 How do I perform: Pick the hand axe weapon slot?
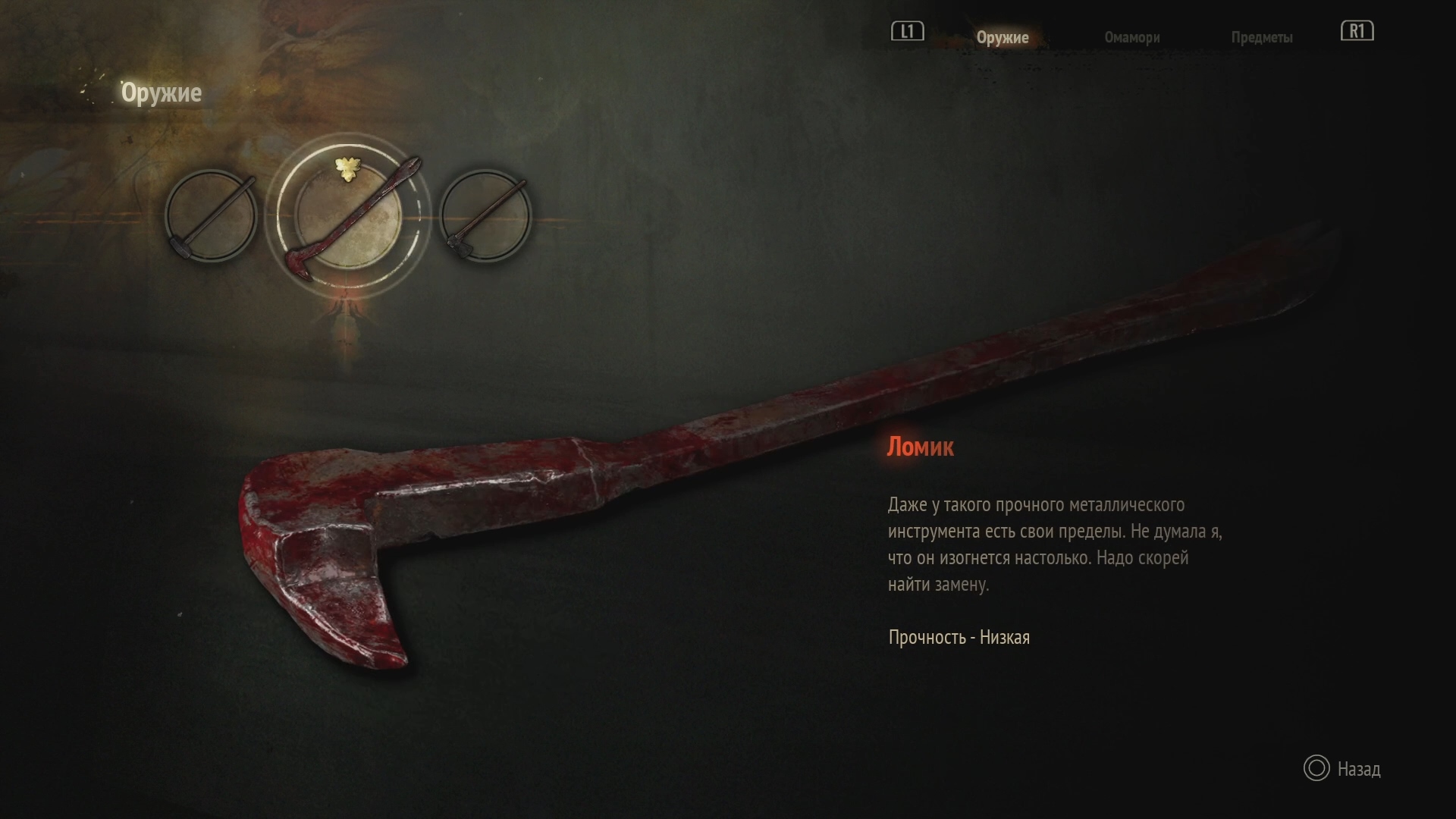coord(485,216)
